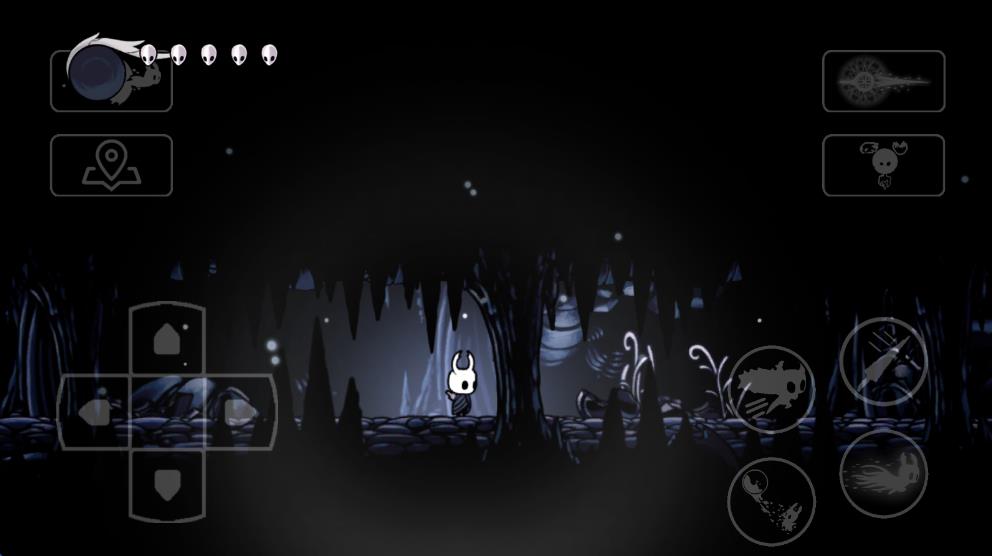Screen dimensions: 992x556
Task: Move left with the D-pad left arrow
Action: [x=95, y=411]
